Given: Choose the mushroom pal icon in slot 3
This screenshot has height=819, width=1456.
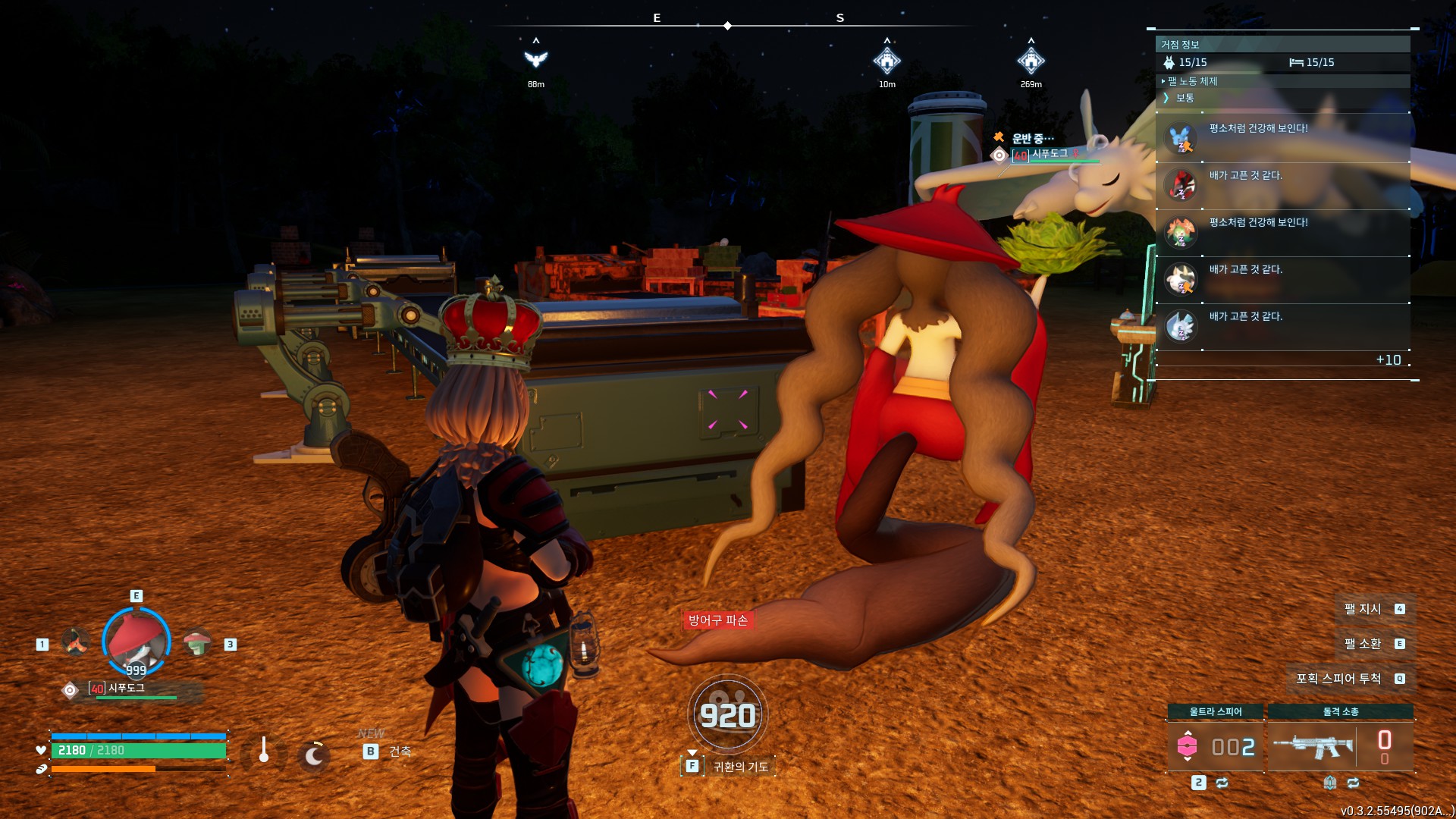Looking at the screenshot, I should pos(197,643).
